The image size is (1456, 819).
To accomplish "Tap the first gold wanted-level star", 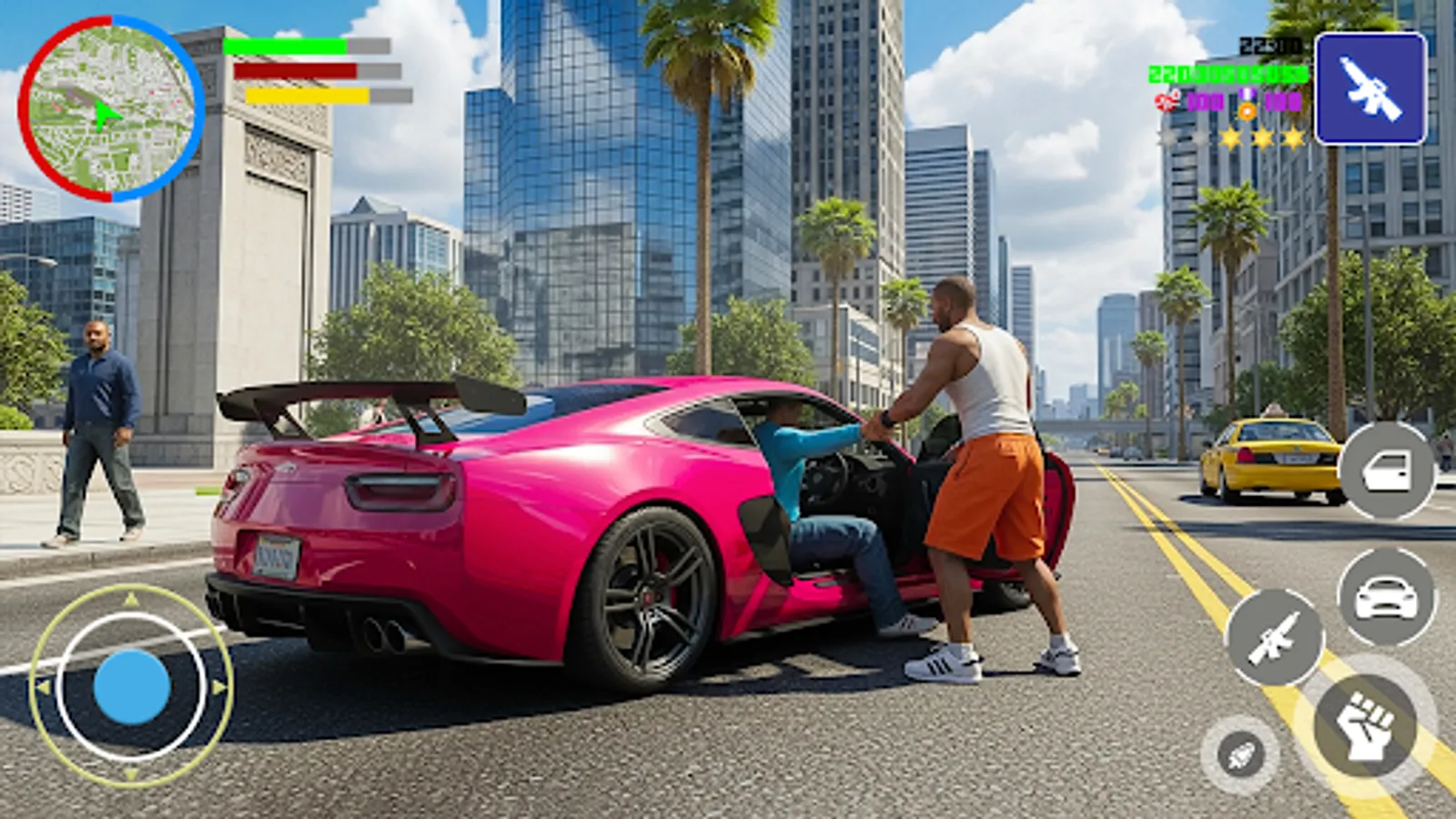I will click(x=1231, y=137).
